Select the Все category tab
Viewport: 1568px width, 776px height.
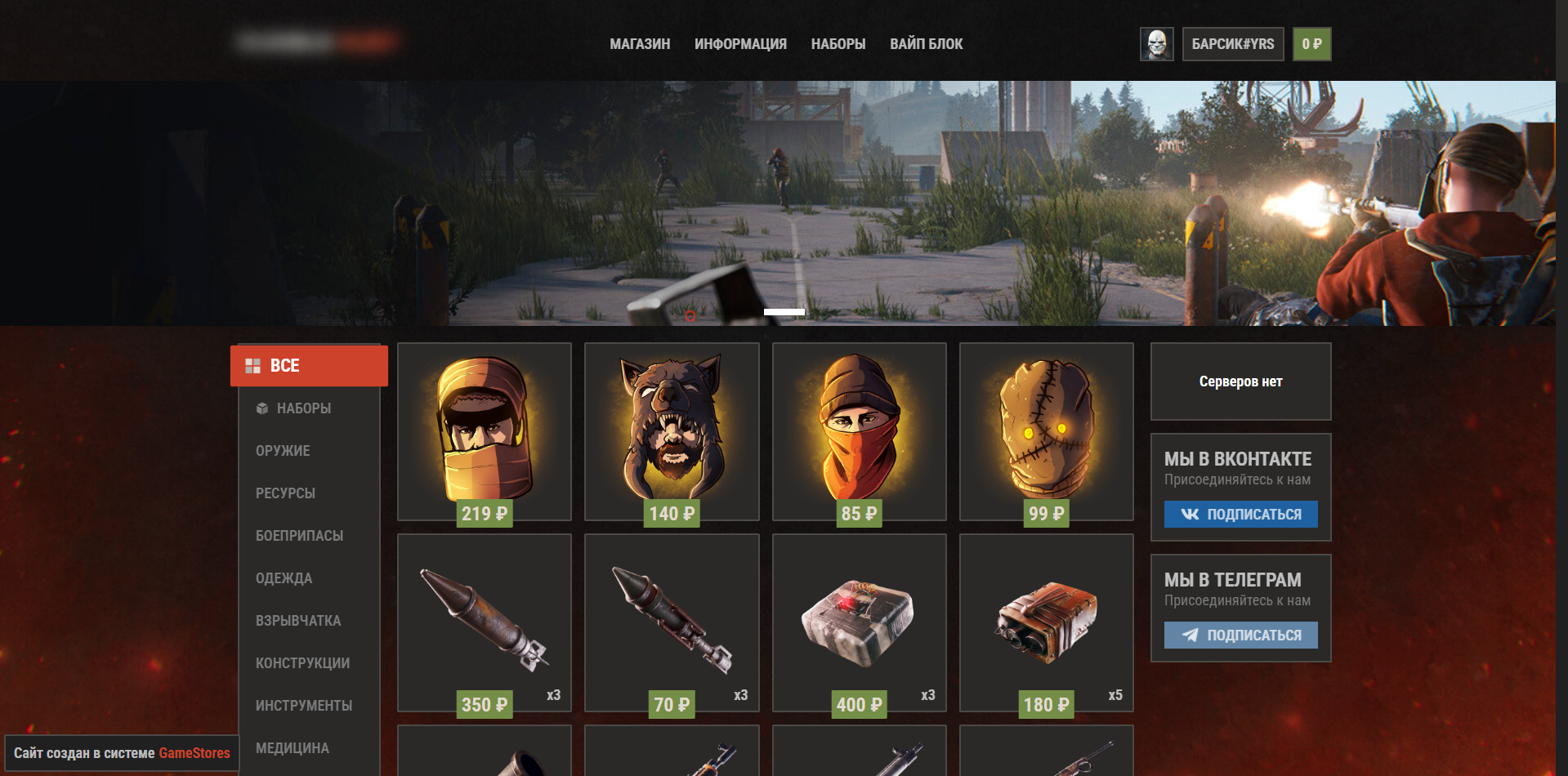[x=309, y=366]
